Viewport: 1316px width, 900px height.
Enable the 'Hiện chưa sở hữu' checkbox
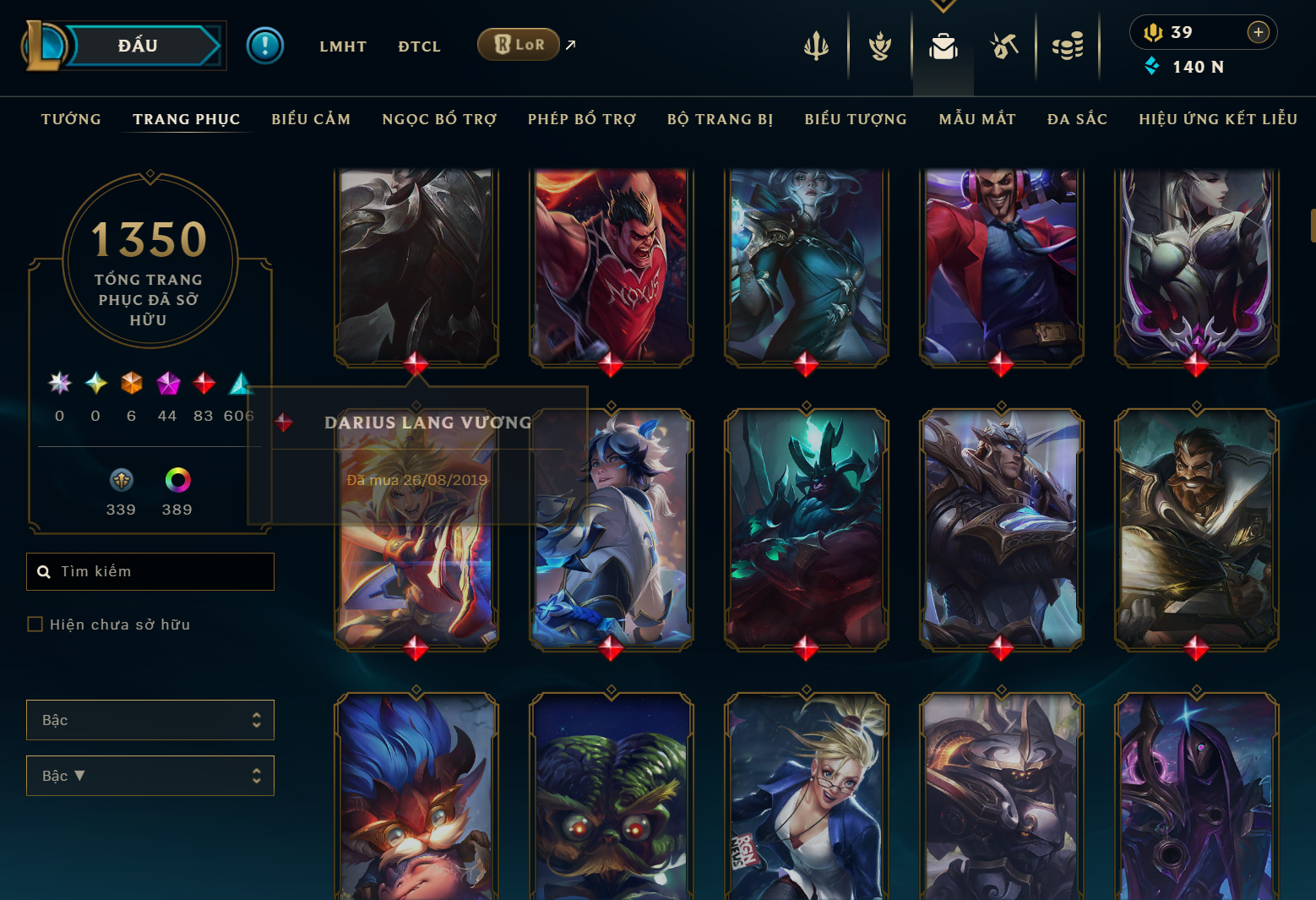(x=35, y=624)
